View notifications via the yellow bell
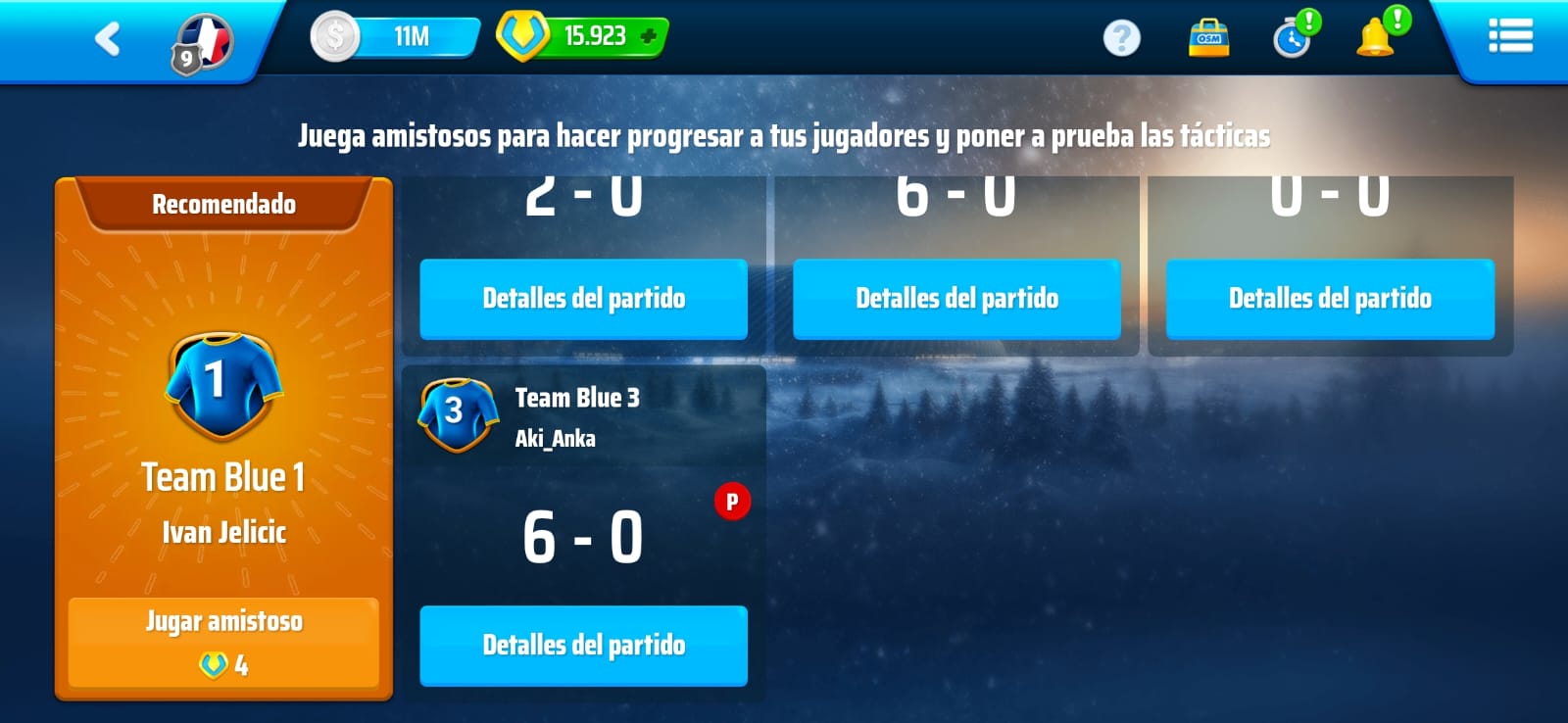This screenshot has width=1568, height=723. point(1375,38)
